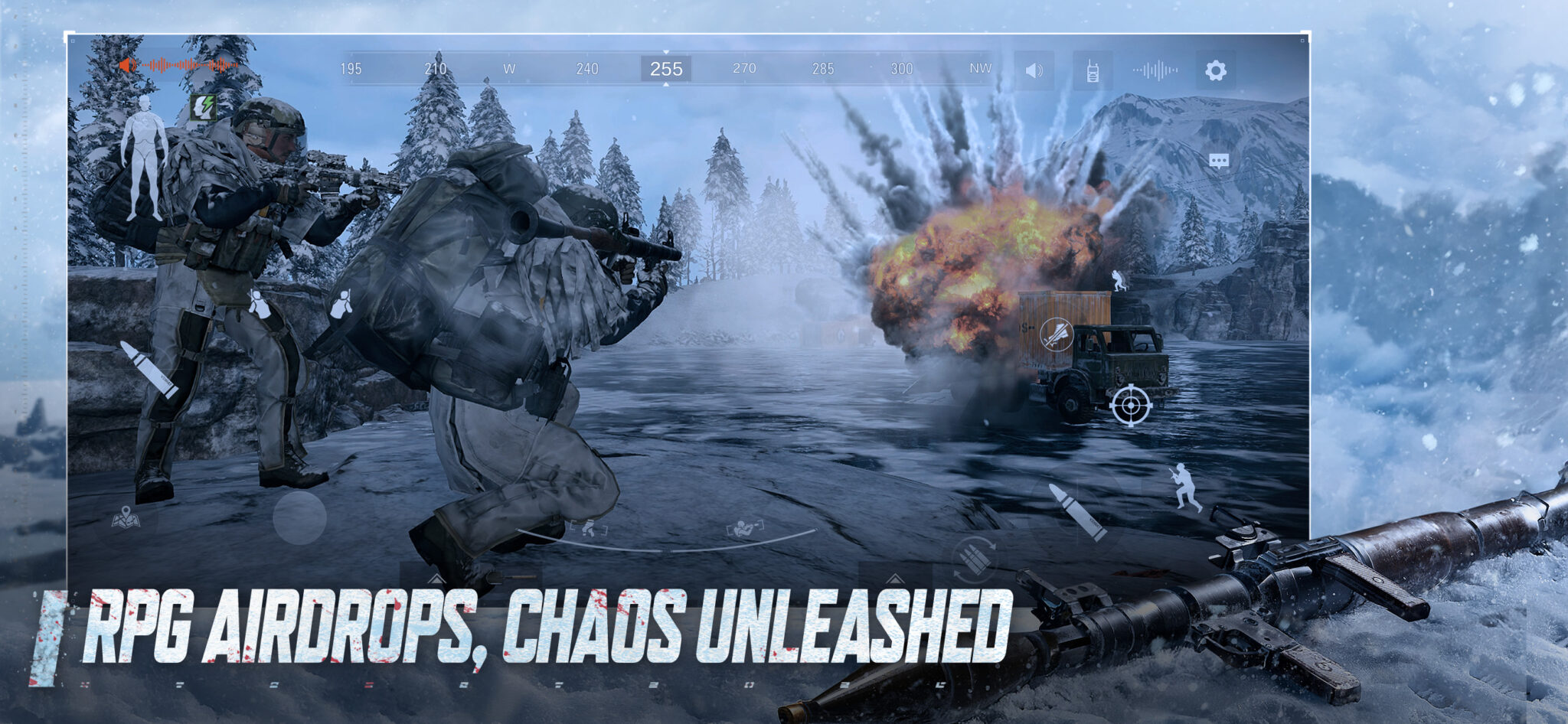Viewport: 1568px width, 724px height.
Task: Expand the left jump arrow chevron
Action: pyautogui.click(x=436, y=579)
